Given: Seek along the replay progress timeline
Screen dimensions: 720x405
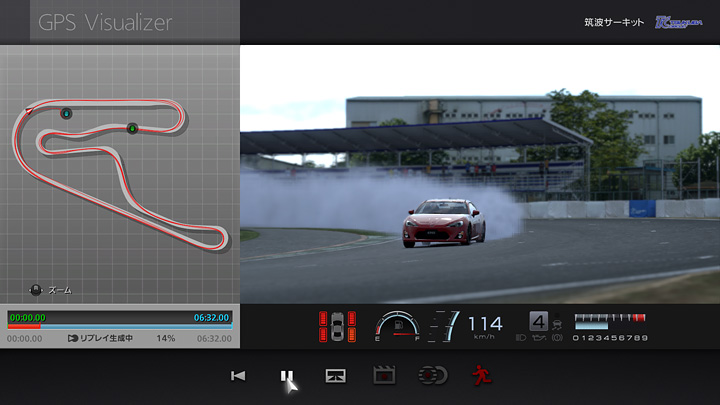Looking at the screenshot, I should click(x=120, y=326).
